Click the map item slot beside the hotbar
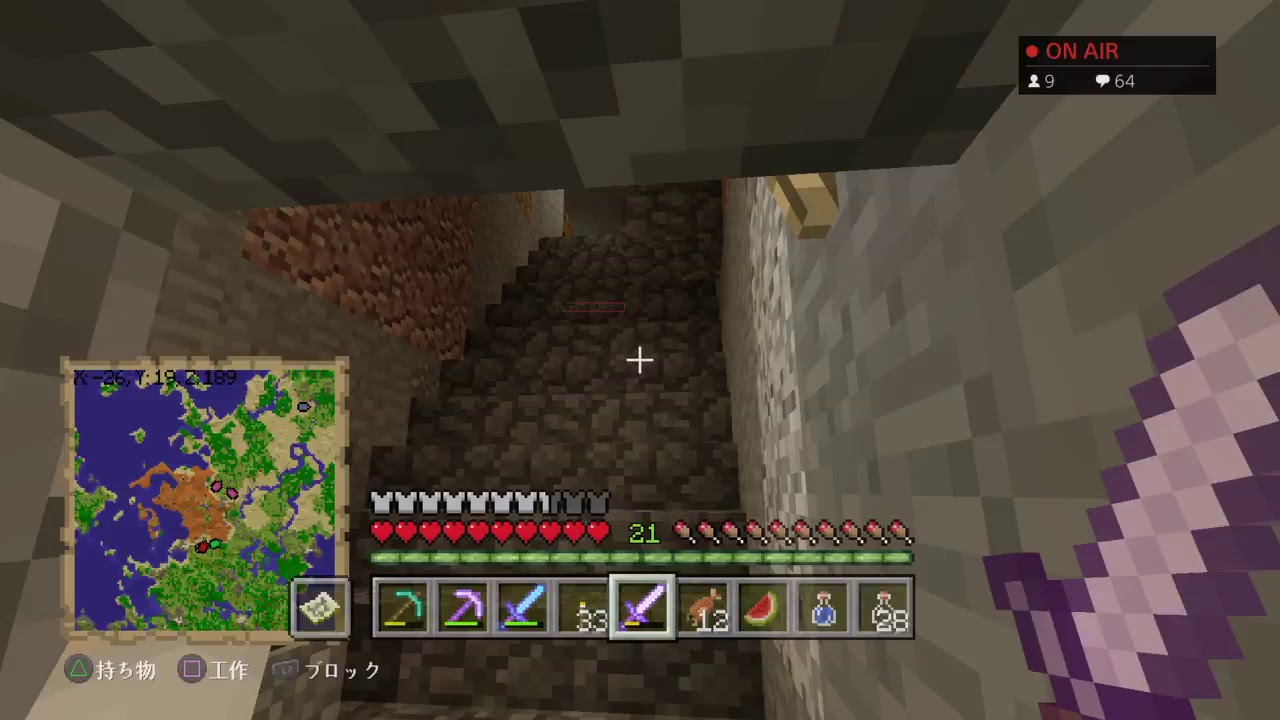 pos(319,607)
